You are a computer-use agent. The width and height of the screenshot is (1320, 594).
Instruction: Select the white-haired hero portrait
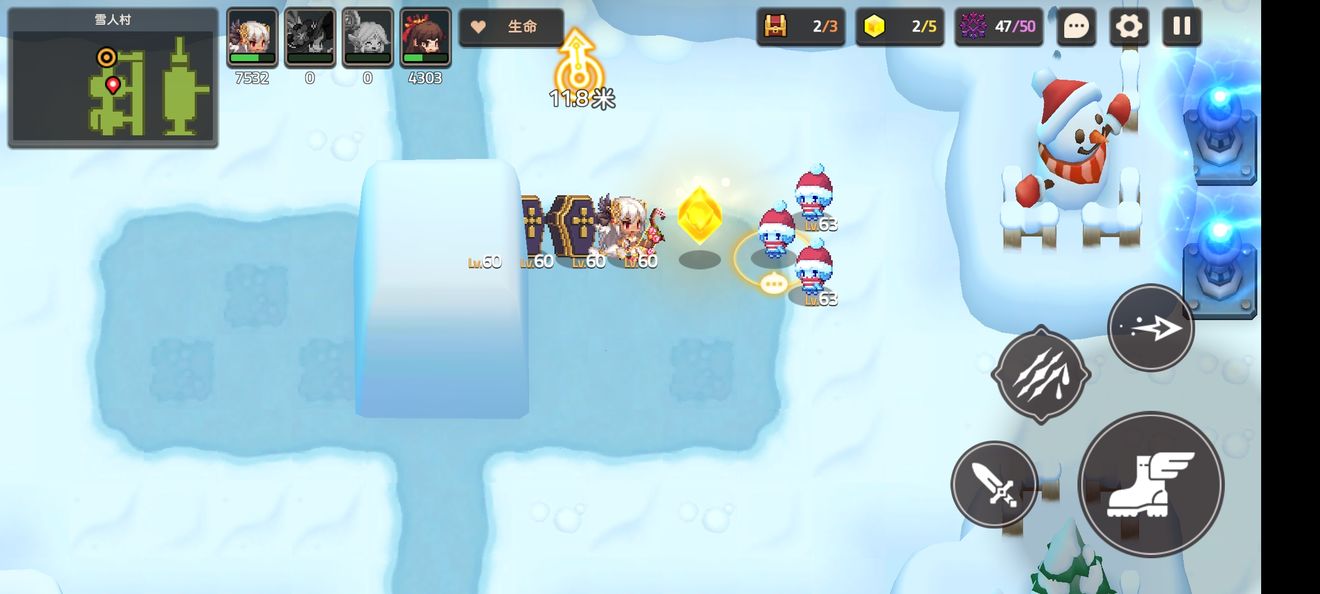[252, 37]
